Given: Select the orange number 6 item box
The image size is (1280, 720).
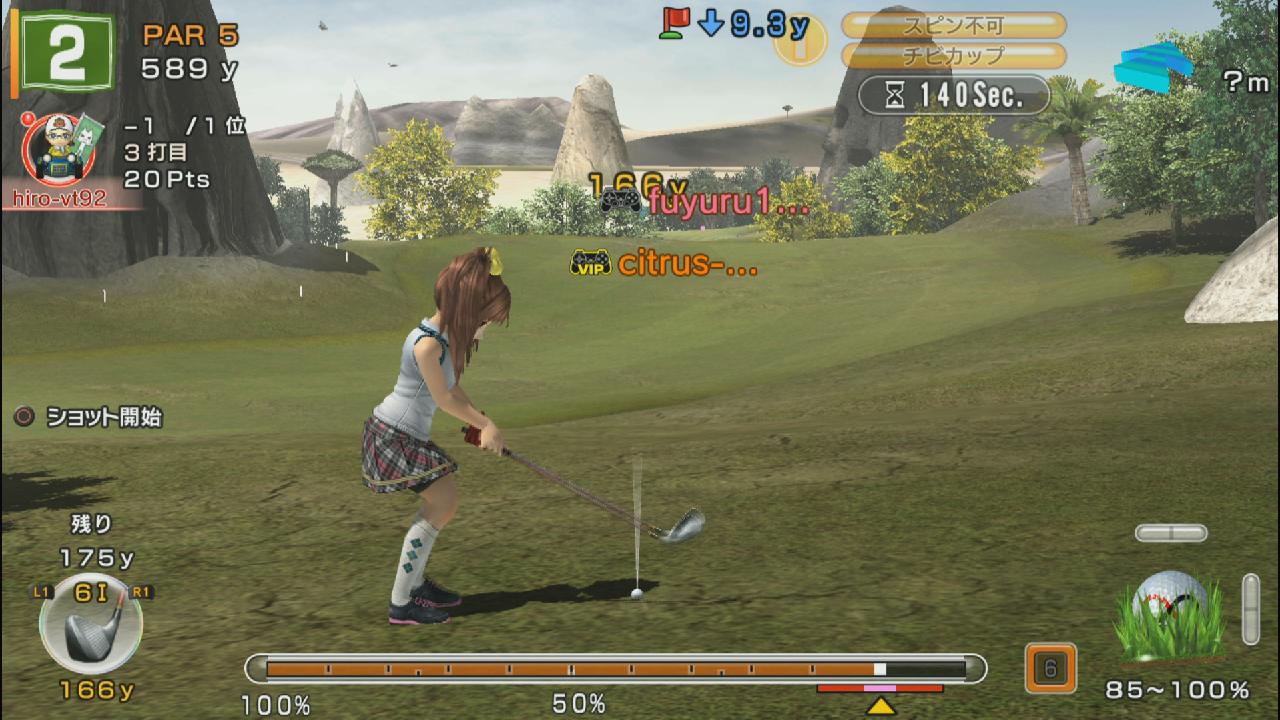Looking at the screenshot, I should click(1050, 668).
